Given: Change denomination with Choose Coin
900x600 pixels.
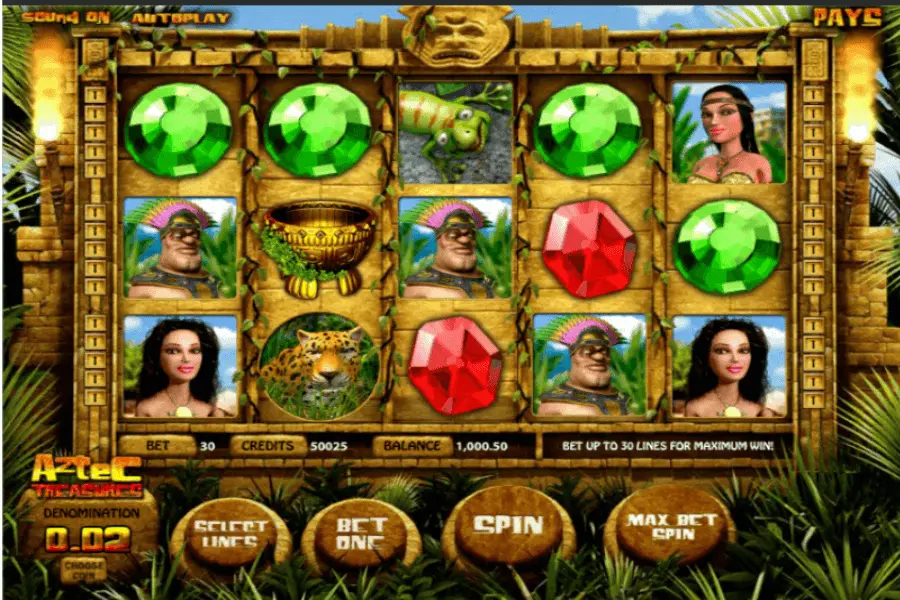Looking at the screenshot, I should point(83,566).
